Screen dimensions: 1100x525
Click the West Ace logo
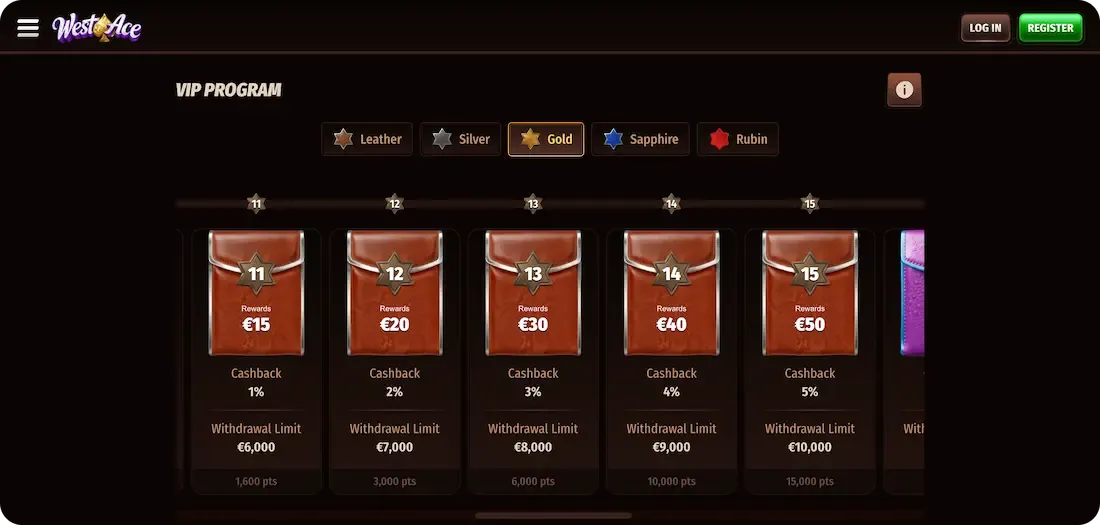coord(97,28)
